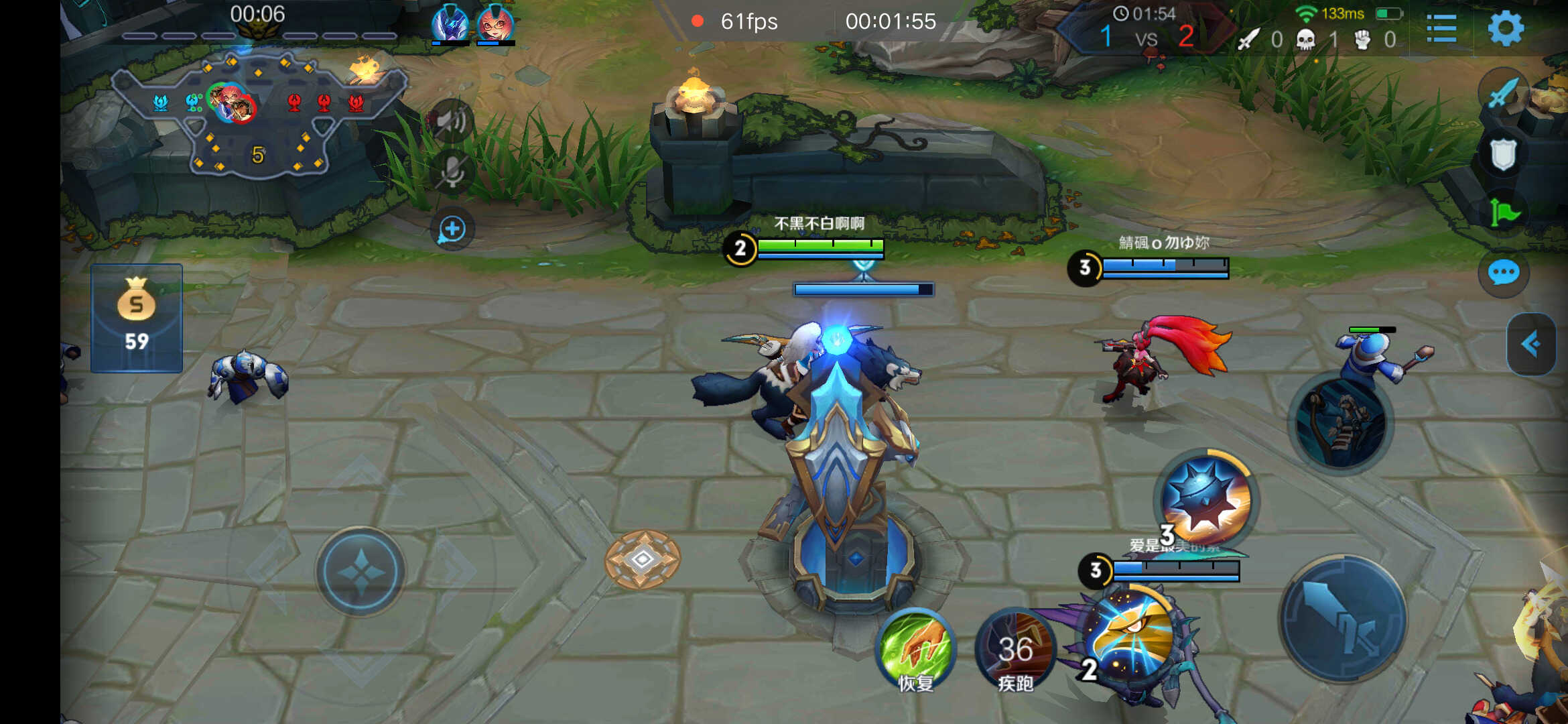Hit the basic attack sword button

pyautogui.click(x=1343, y=618)
